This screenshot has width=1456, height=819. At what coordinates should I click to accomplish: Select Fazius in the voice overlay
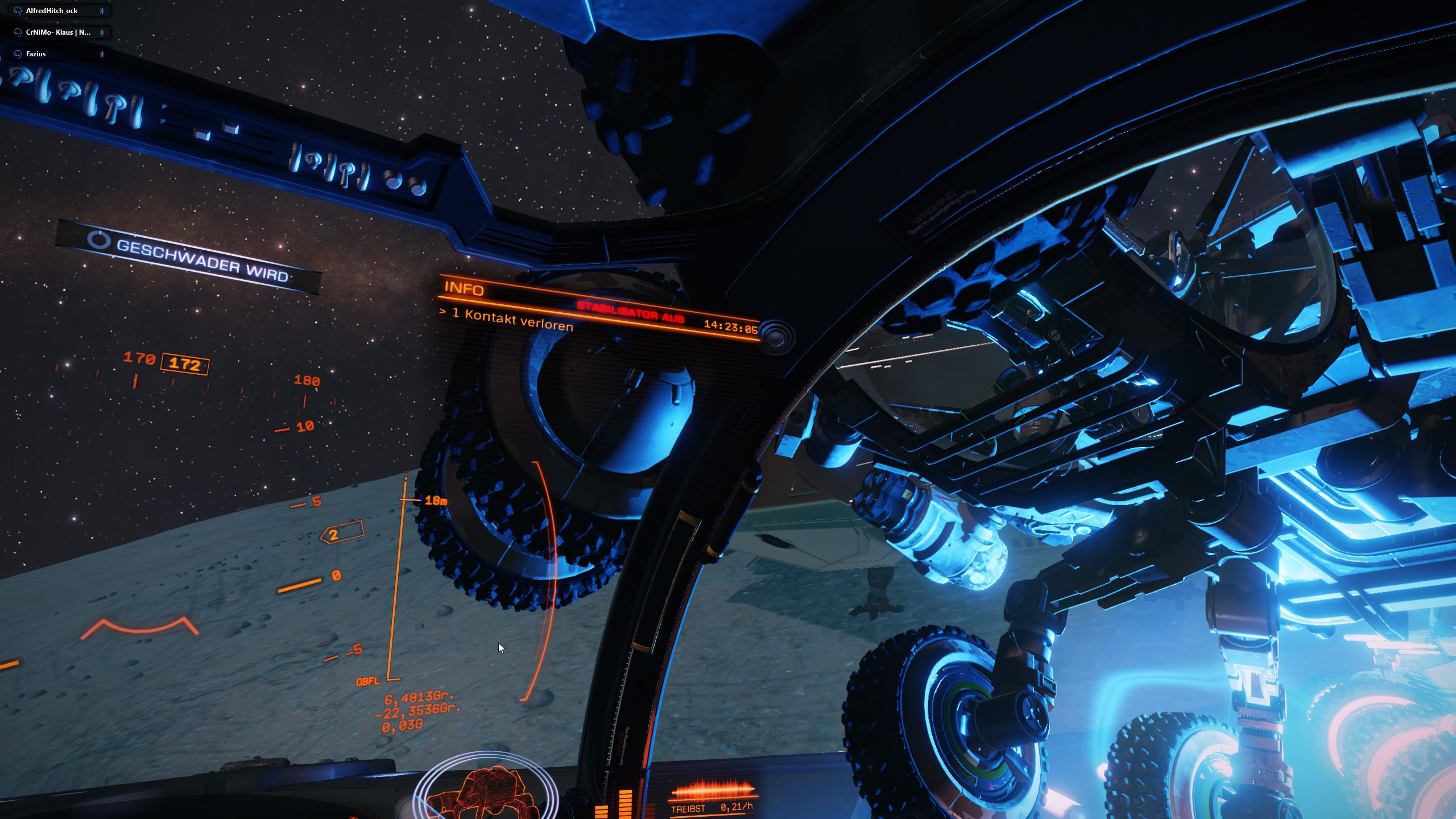click(x=36, y=54)
